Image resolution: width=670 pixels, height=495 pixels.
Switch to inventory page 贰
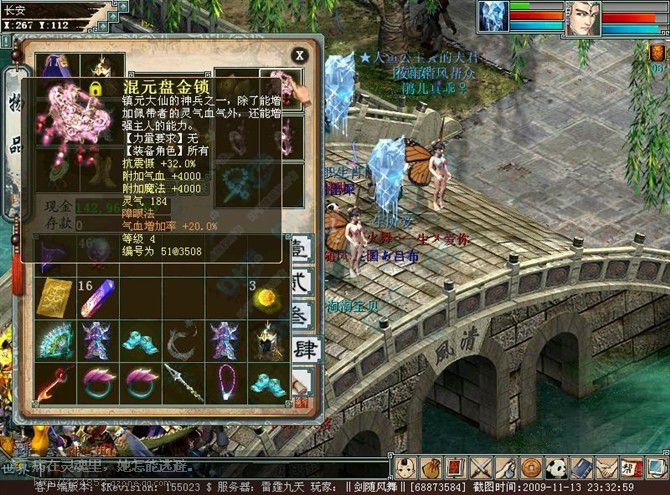(303, 282)
